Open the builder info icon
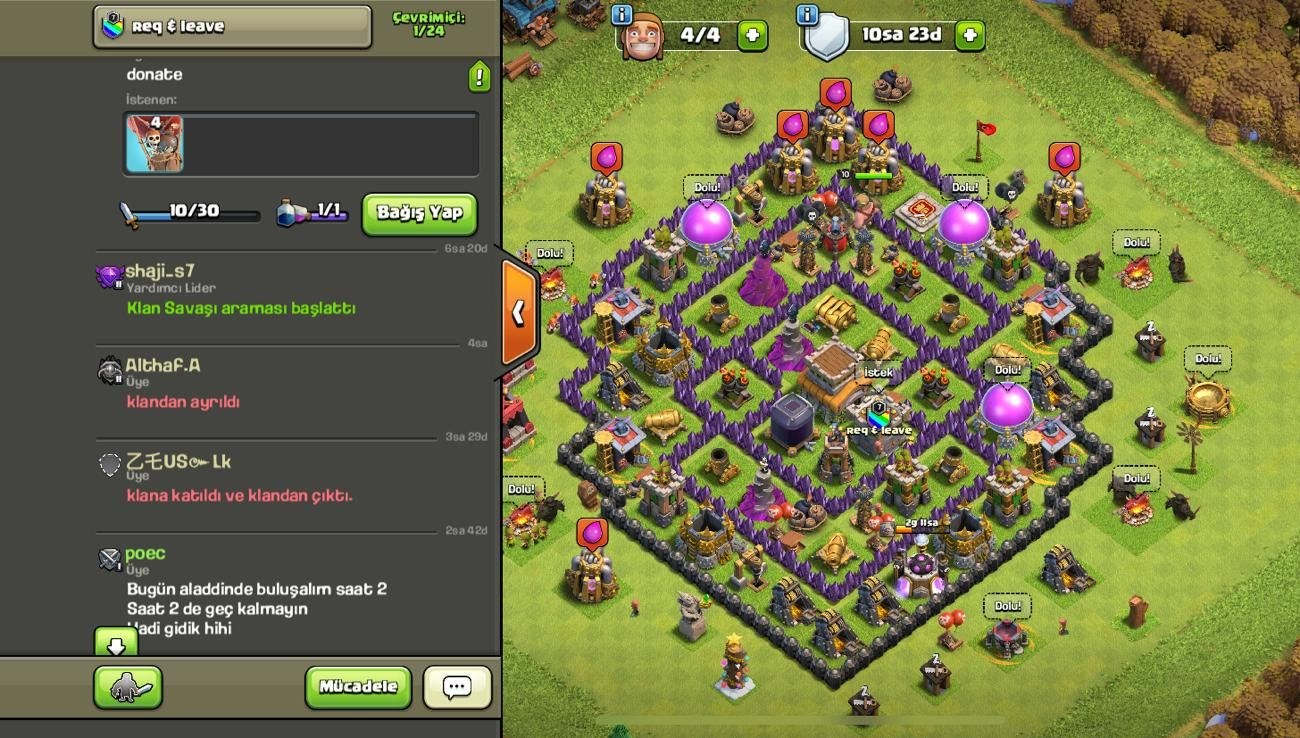This screenshot has height=738, width=1300. coord(622,14)
